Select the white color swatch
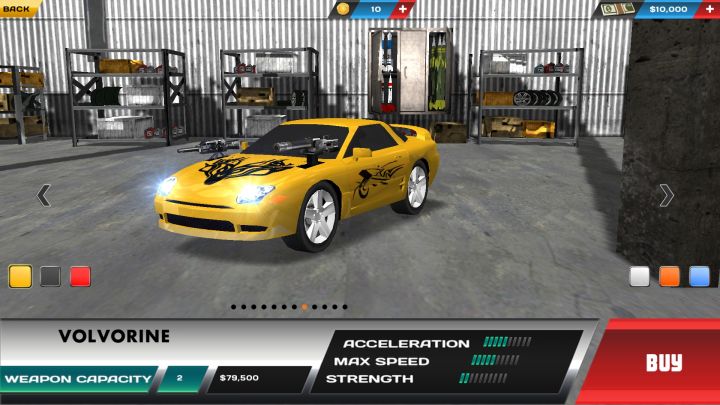Image resolution: width=720 pixels, height=405 pixels. point(639,276)
